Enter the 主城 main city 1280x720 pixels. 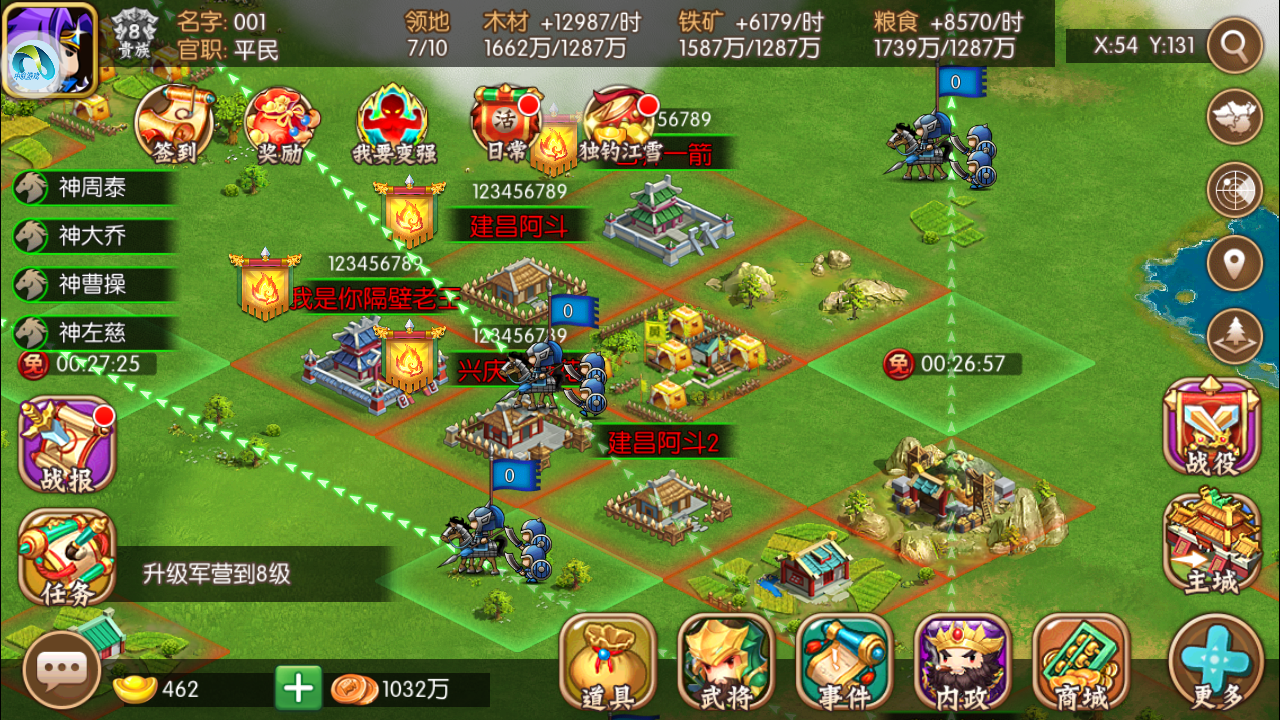click(1212, 541)
